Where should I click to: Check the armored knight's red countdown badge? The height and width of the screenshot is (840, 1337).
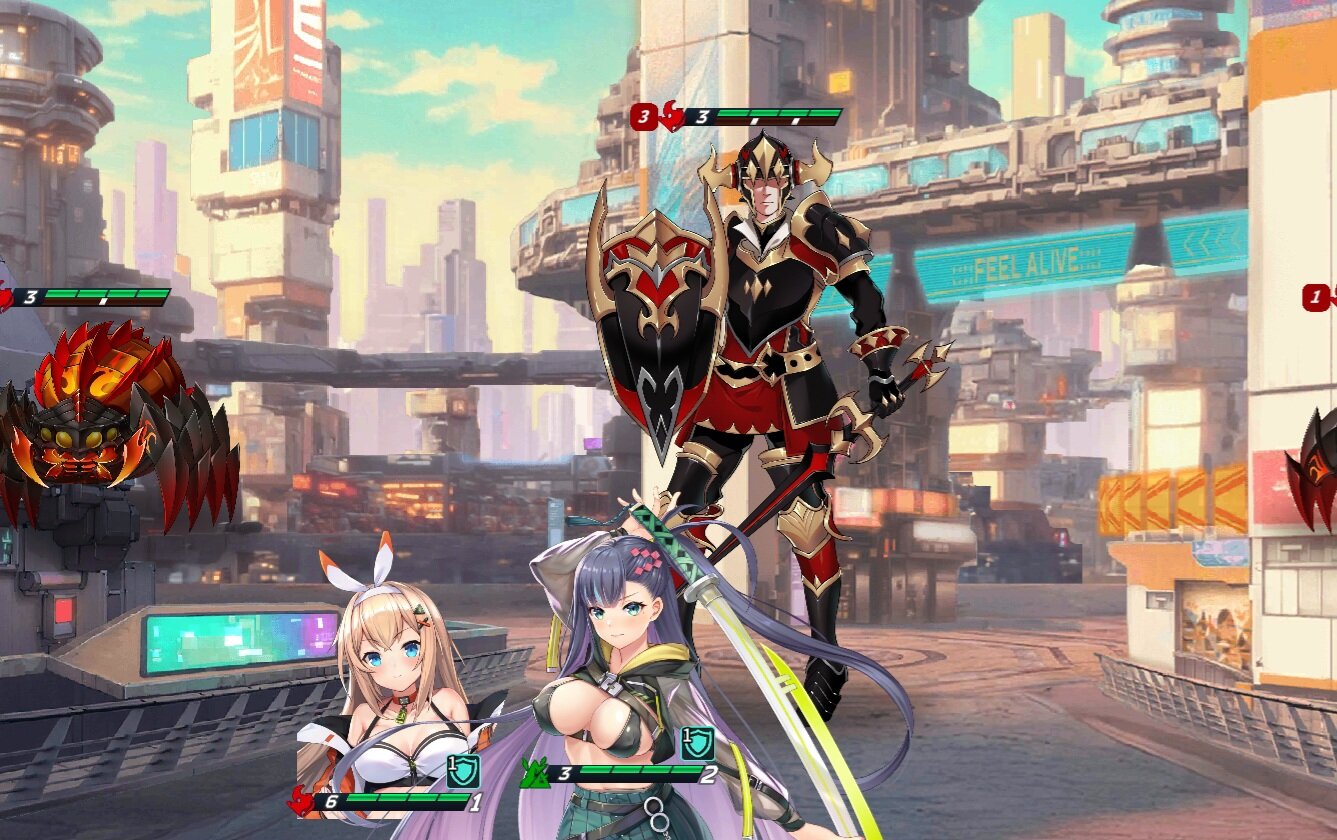[643, 118]
